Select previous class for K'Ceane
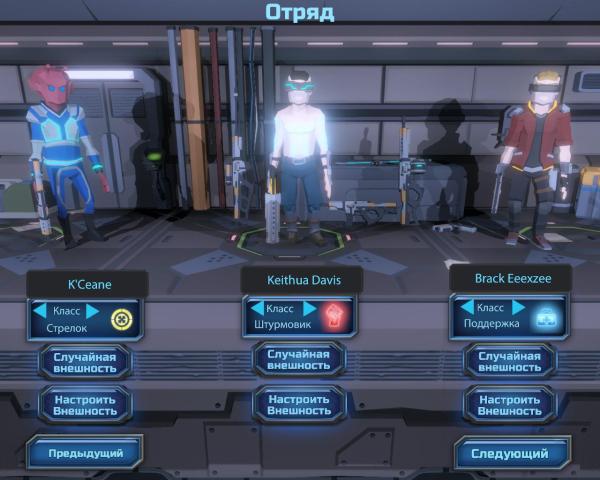The height and width of the screenshot is (480, 600). [40, 311]
